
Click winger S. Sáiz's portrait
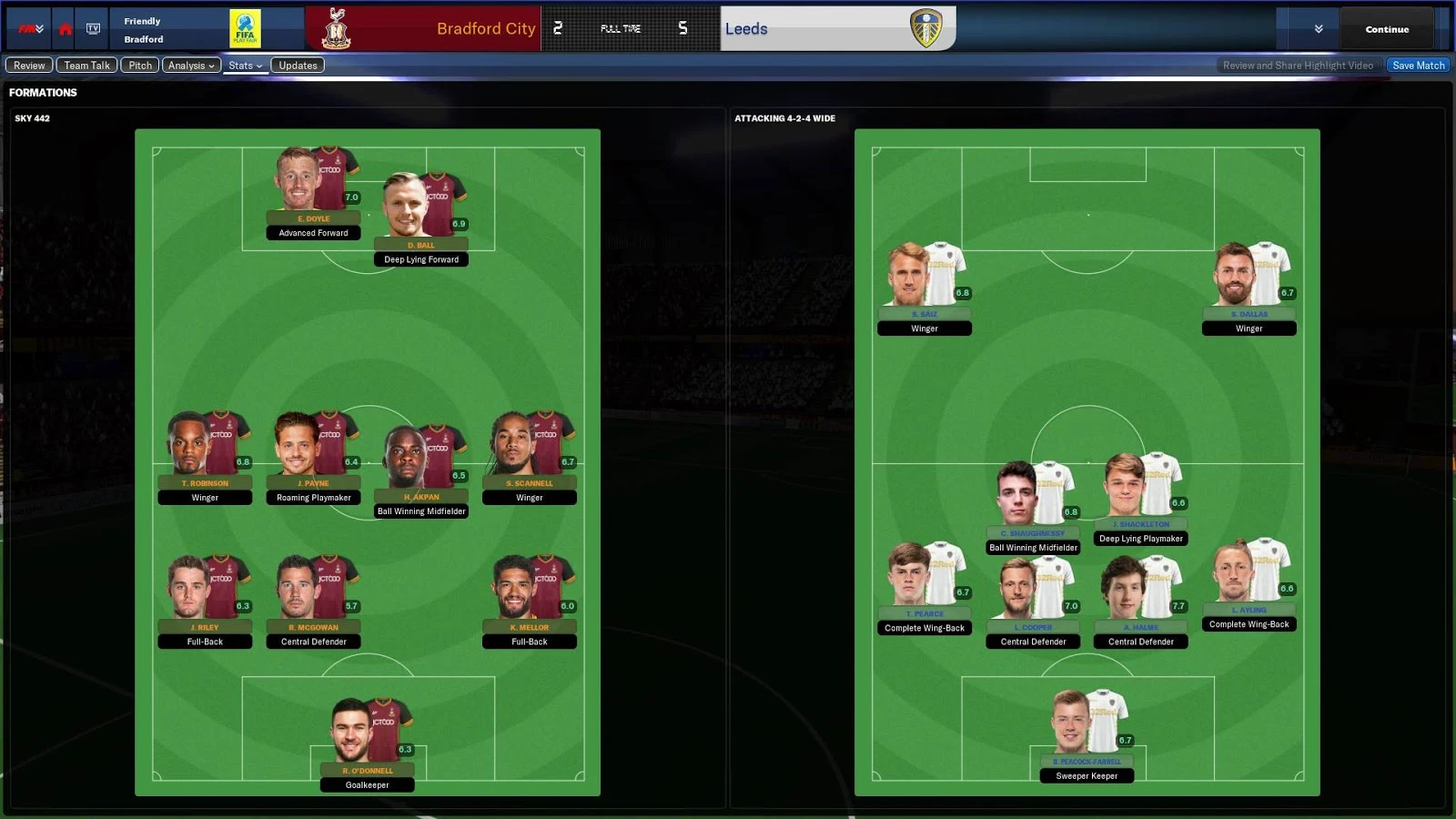(x=905, y=273)
